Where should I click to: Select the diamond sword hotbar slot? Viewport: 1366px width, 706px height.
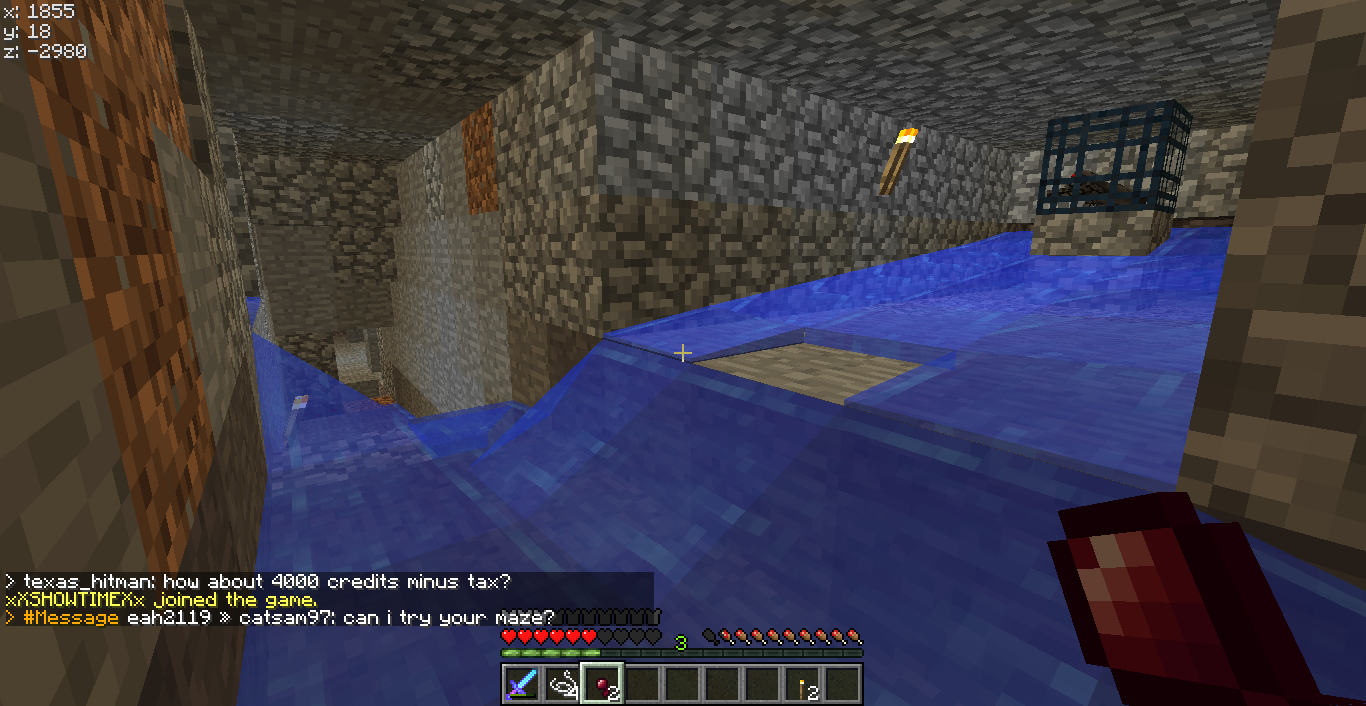tap(522, 685)
